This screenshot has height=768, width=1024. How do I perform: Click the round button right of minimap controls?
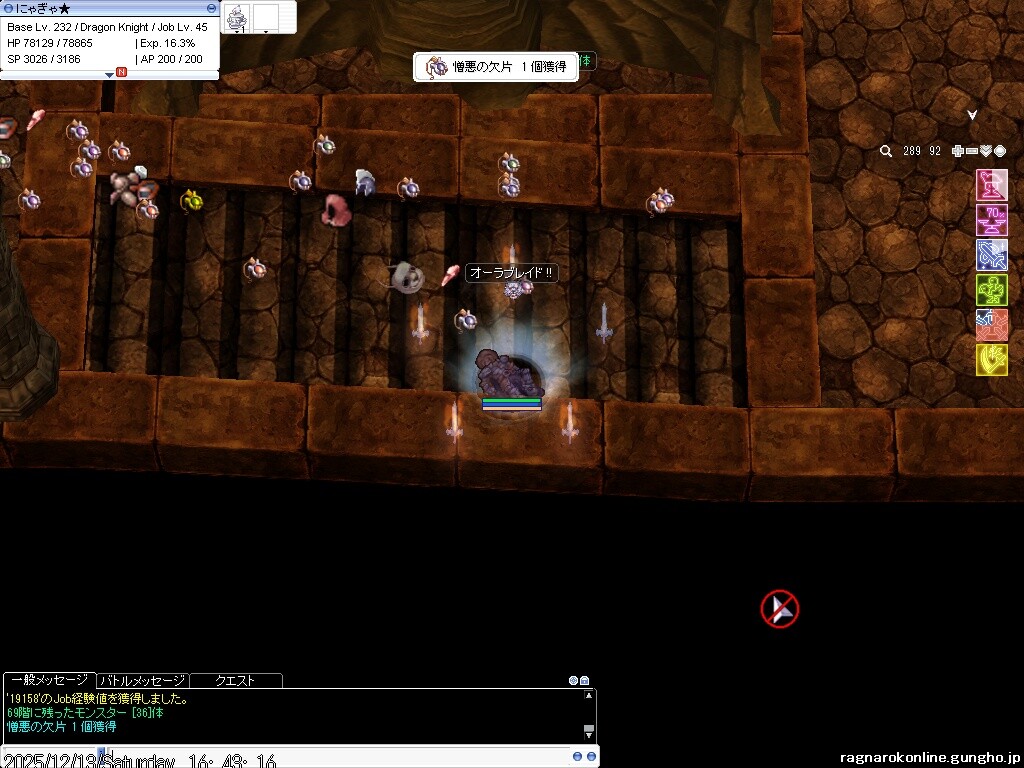(x=1000, y=151)
